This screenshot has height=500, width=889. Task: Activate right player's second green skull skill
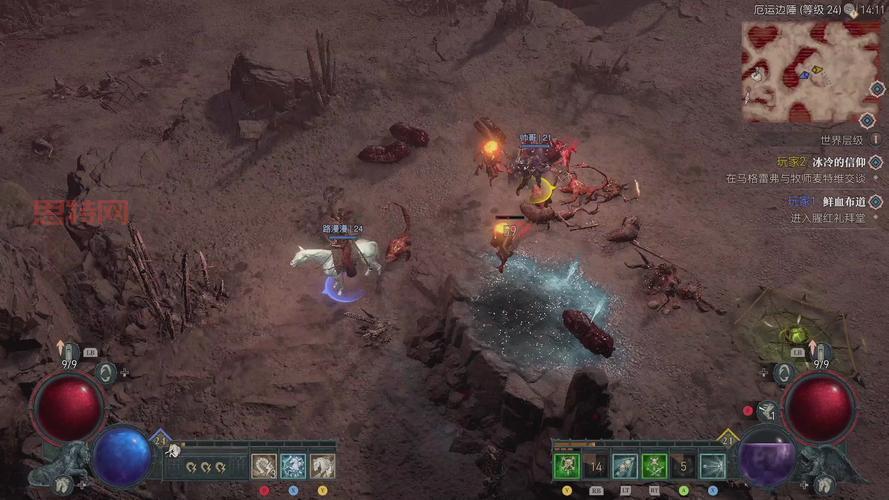pyautogui.click(x=654, y=466)
